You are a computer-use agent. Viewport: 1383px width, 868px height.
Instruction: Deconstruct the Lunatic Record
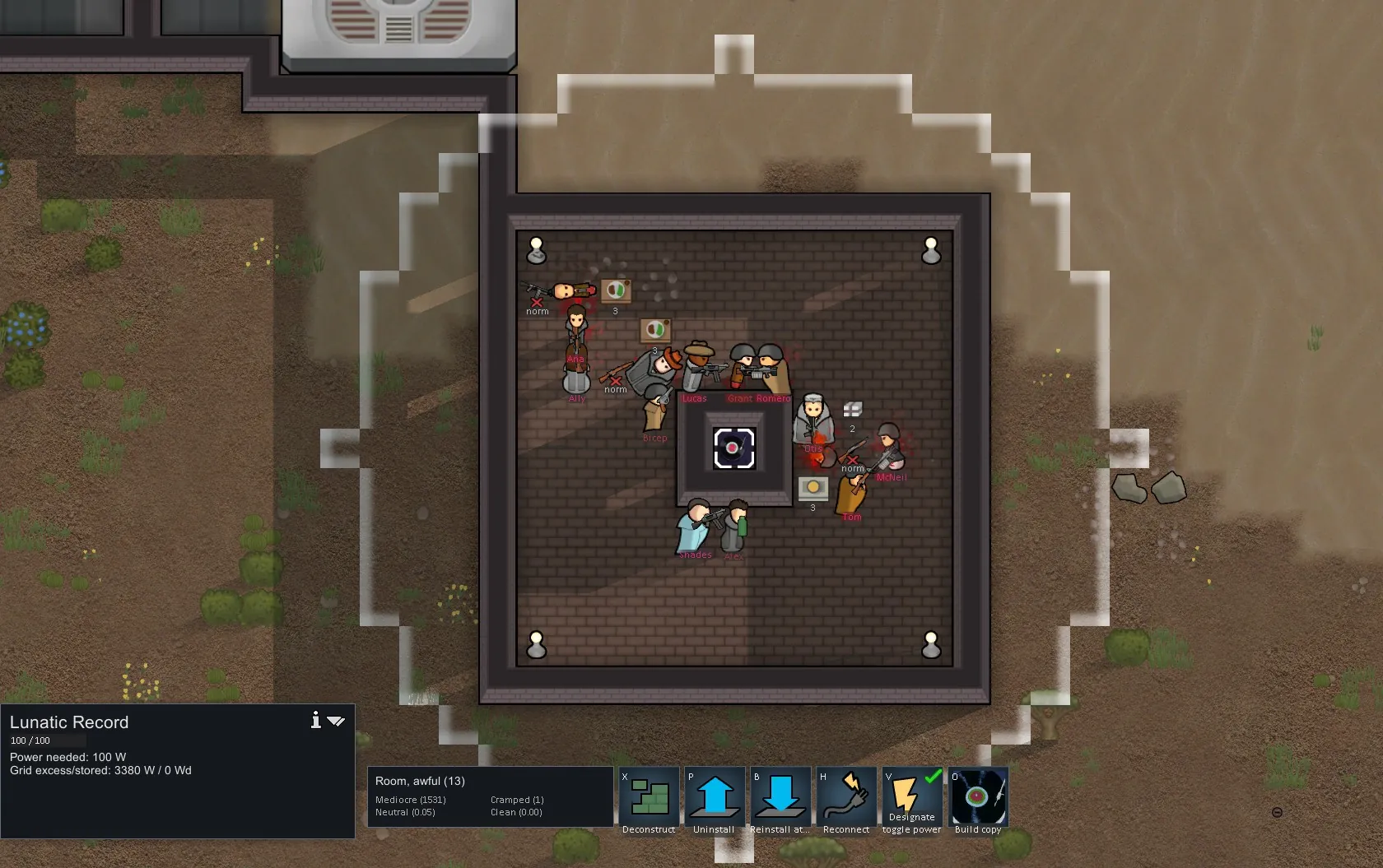[x=649, y=798]
